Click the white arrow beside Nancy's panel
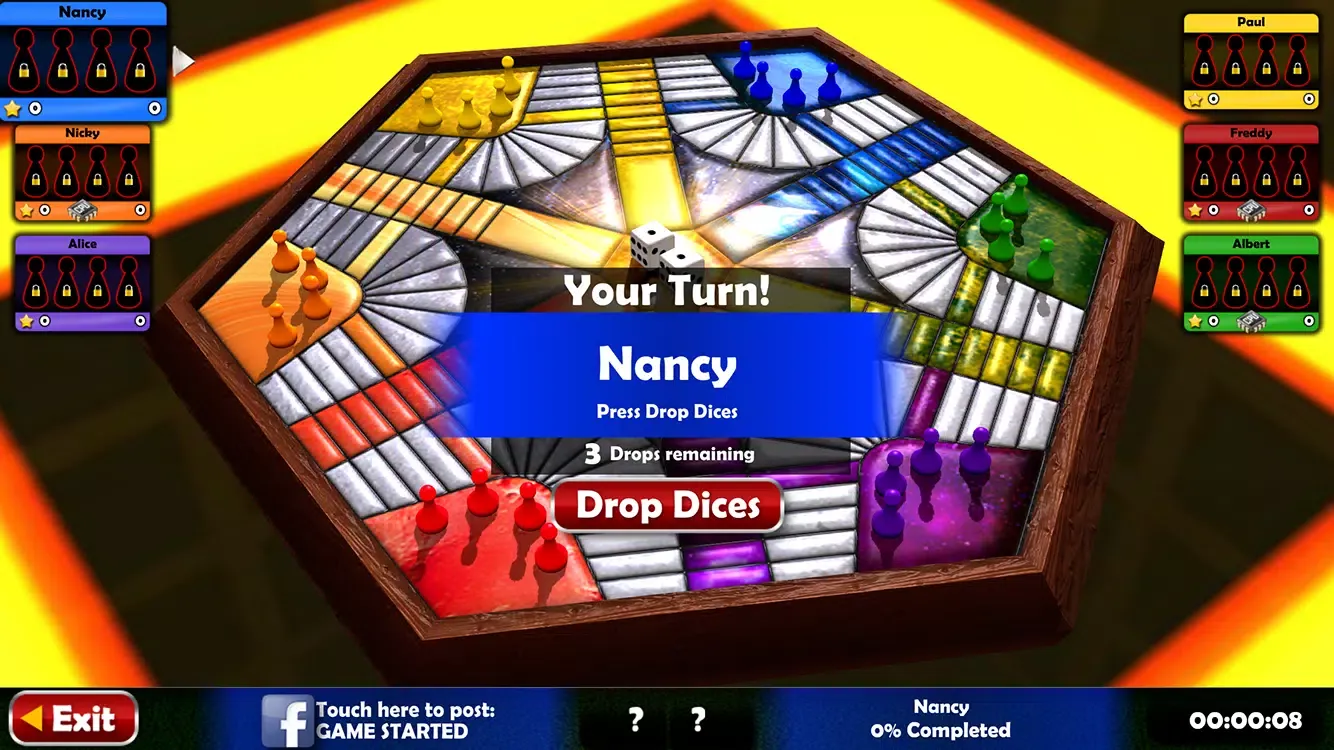The image size is (1334, 750). tap(182, 61)
